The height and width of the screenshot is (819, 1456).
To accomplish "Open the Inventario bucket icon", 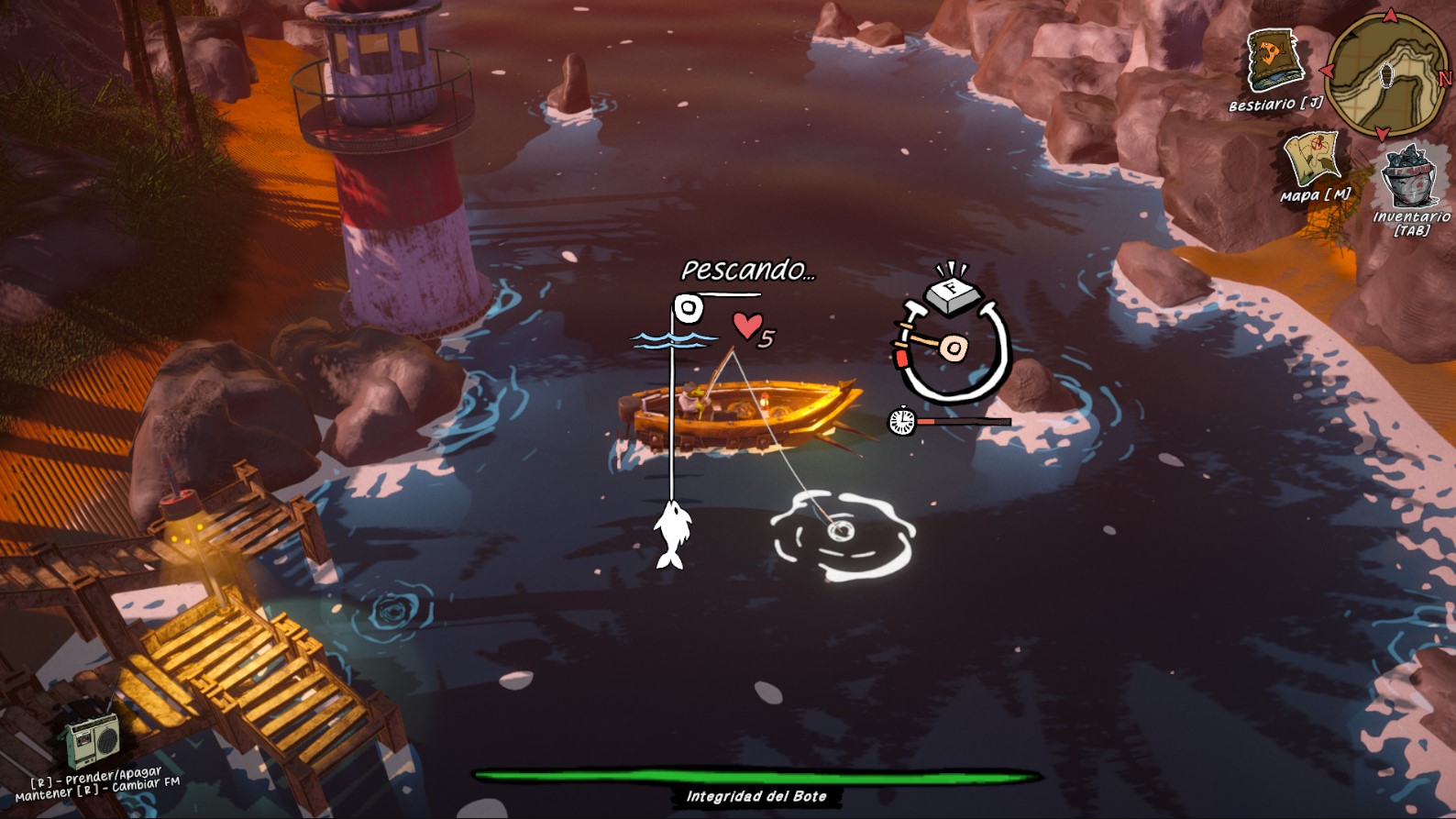I will coord(1408,176).
